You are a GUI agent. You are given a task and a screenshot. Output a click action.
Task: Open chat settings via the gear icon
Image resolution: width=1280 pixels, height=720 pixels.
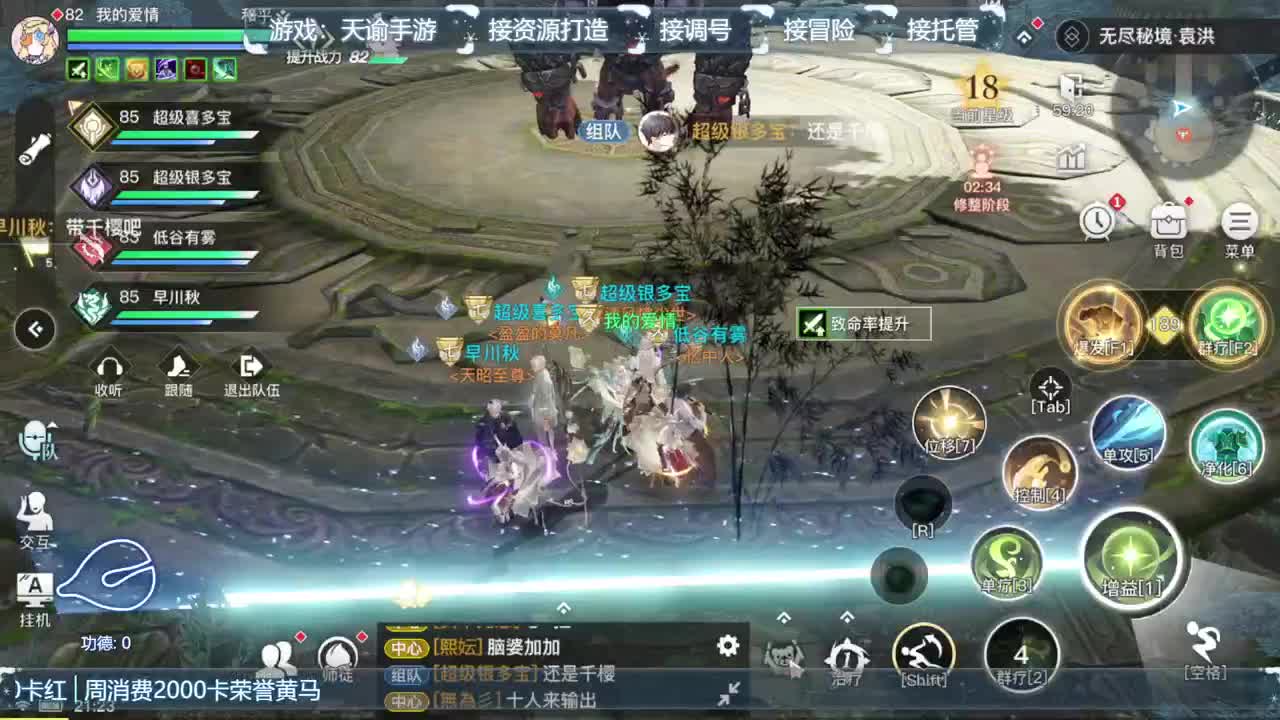(728, 647)
